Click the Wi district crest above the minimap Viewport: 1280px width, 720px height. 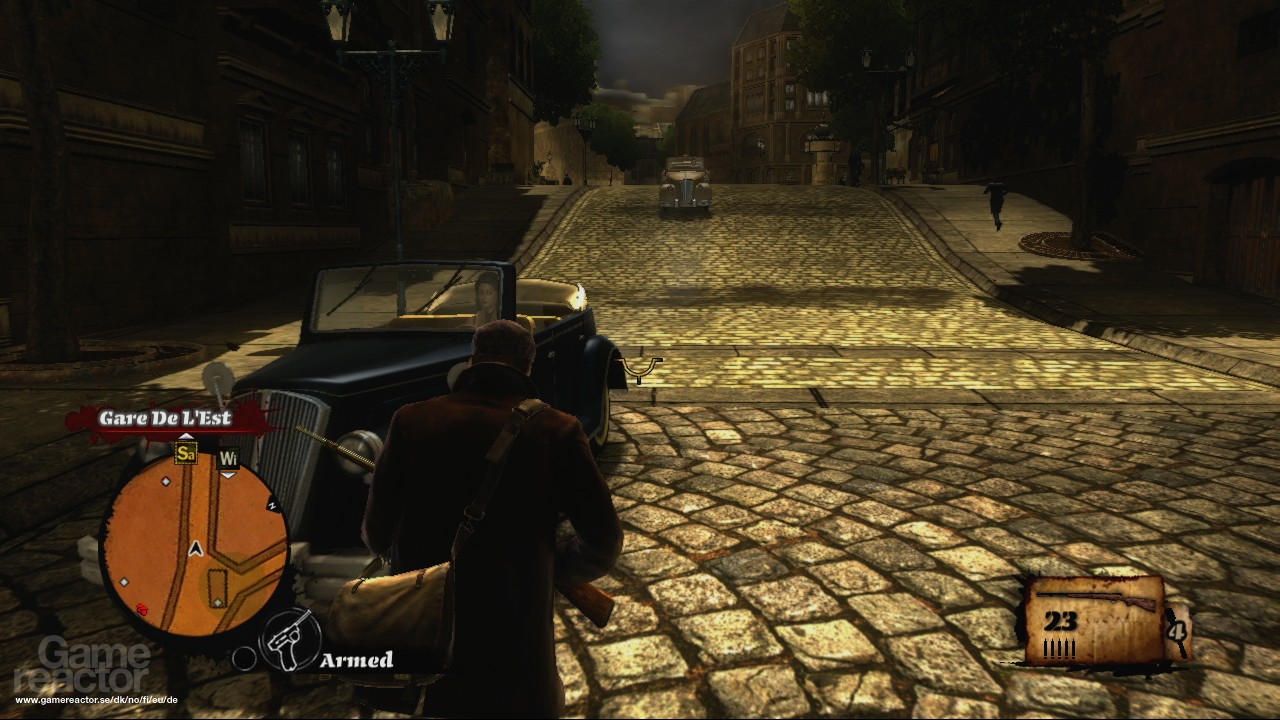pos(228,459)
